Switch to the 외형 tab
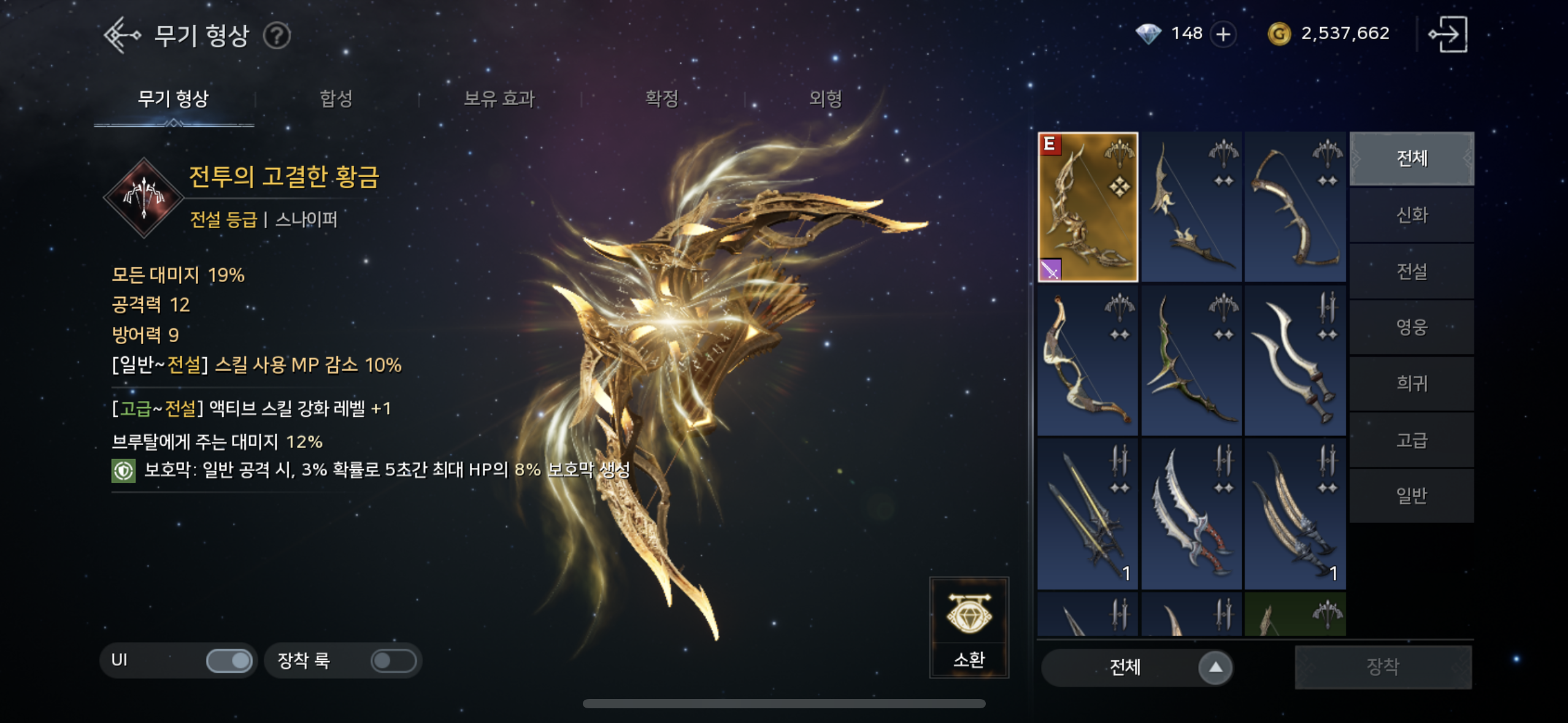This screenshot has height=723, width=1568. (825, 99)
